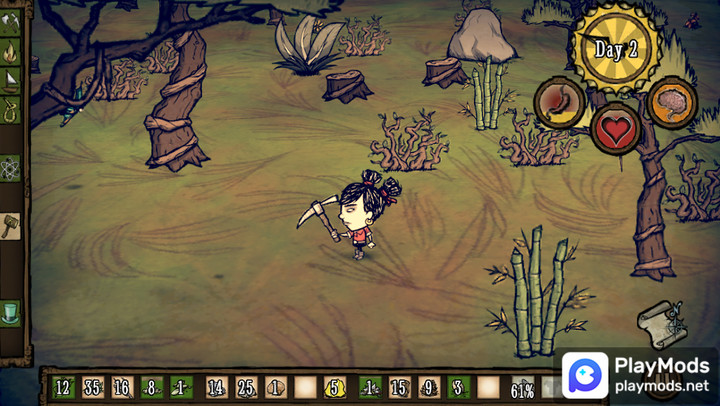Select the inventory stack of 25
This screenshot has width=720, height=406.
tap(246, 386)
